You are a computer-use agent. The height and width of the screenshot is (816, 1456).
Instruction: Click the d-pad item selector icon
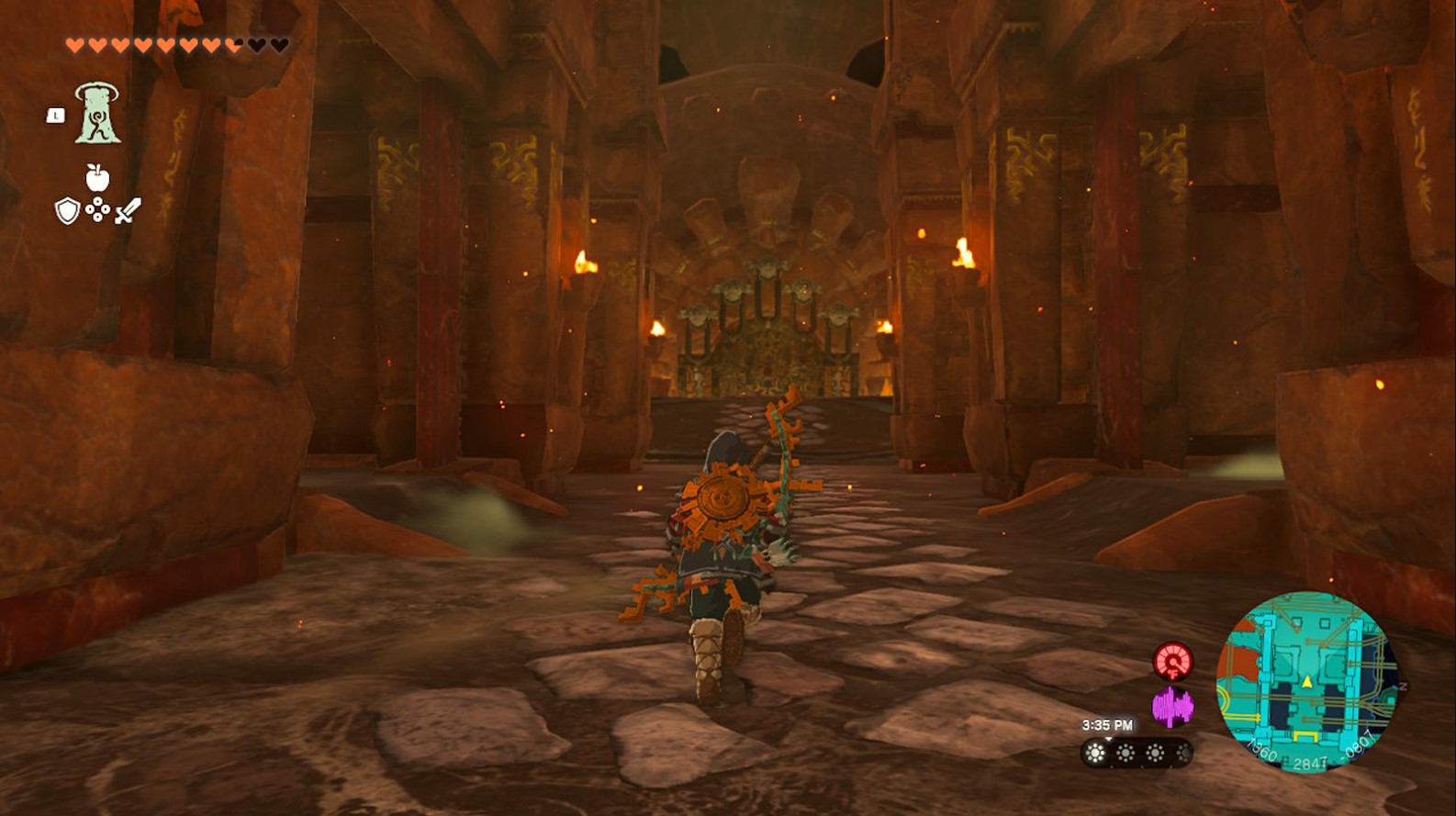(x=96, y=209)
